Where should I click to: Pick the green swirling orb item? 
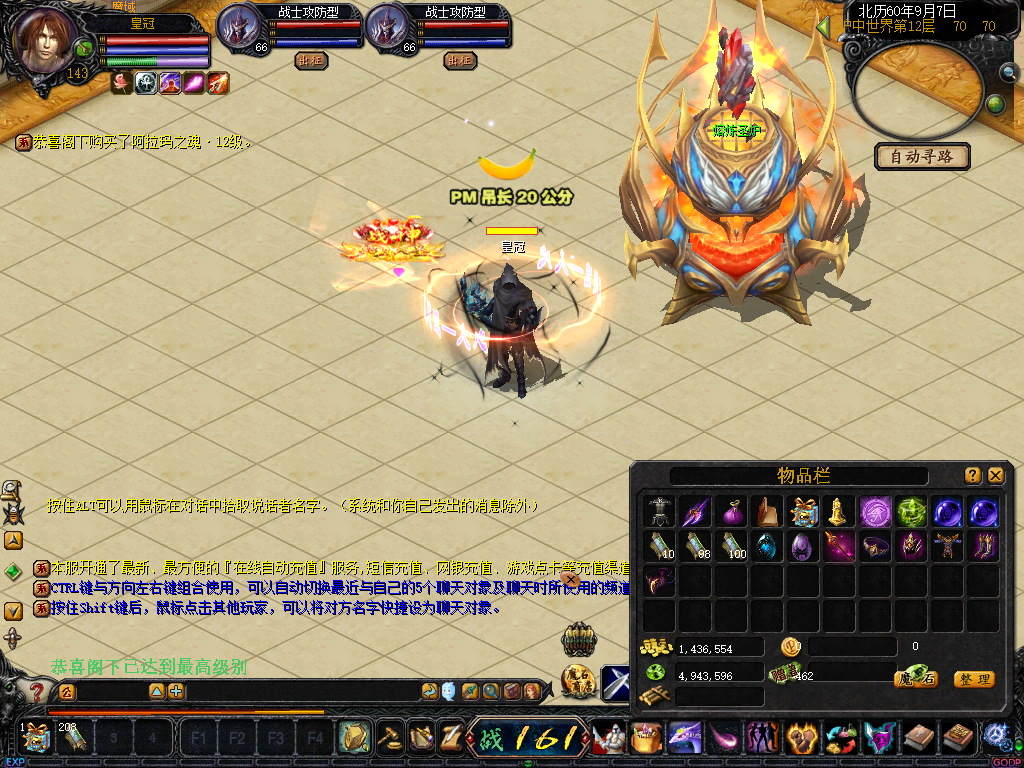(910, 513)
